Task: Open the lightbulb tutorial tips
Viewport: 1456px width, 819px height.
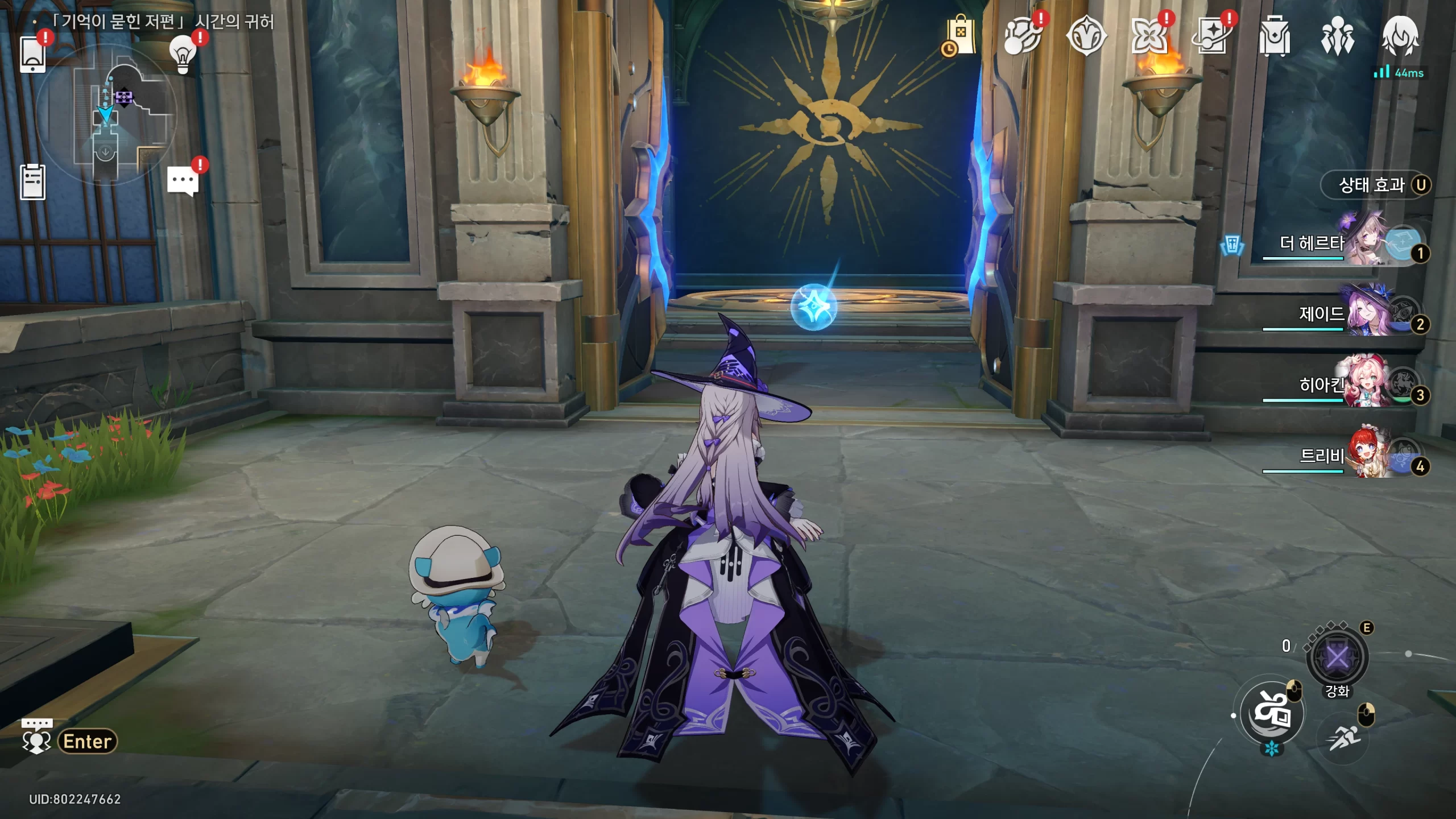Action: point(183,55)
